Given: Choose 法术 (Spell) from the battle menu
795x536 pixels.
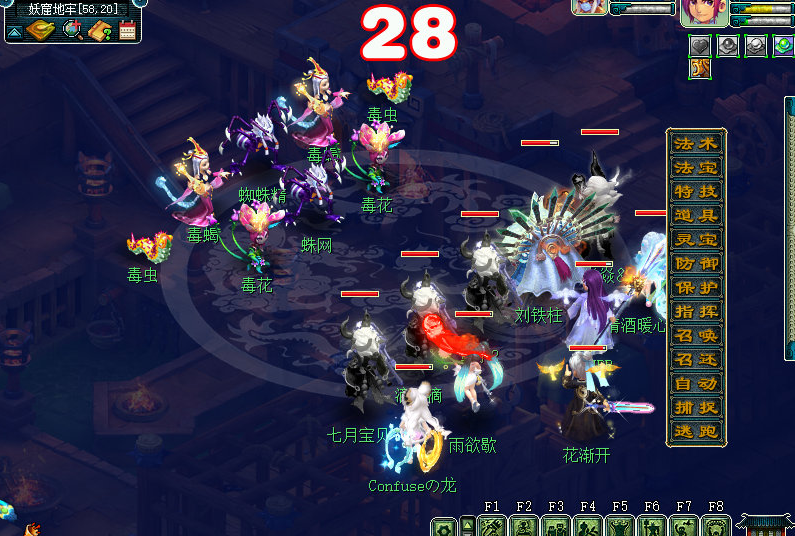Looking at the screenshot, I should pyautogui.click(x=696, y=143).
